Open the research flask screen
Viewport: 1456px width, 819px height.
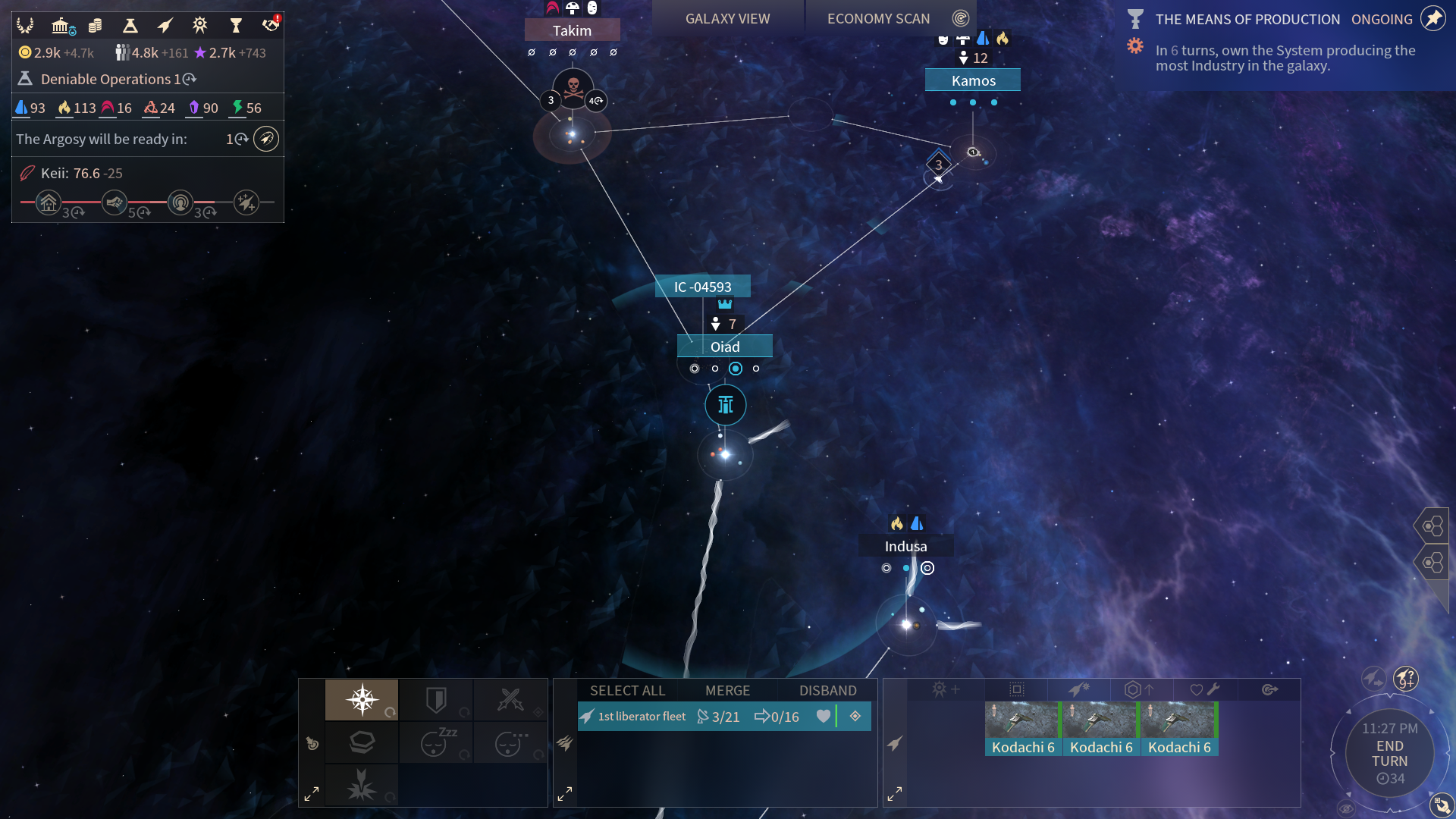coord(130,26)
